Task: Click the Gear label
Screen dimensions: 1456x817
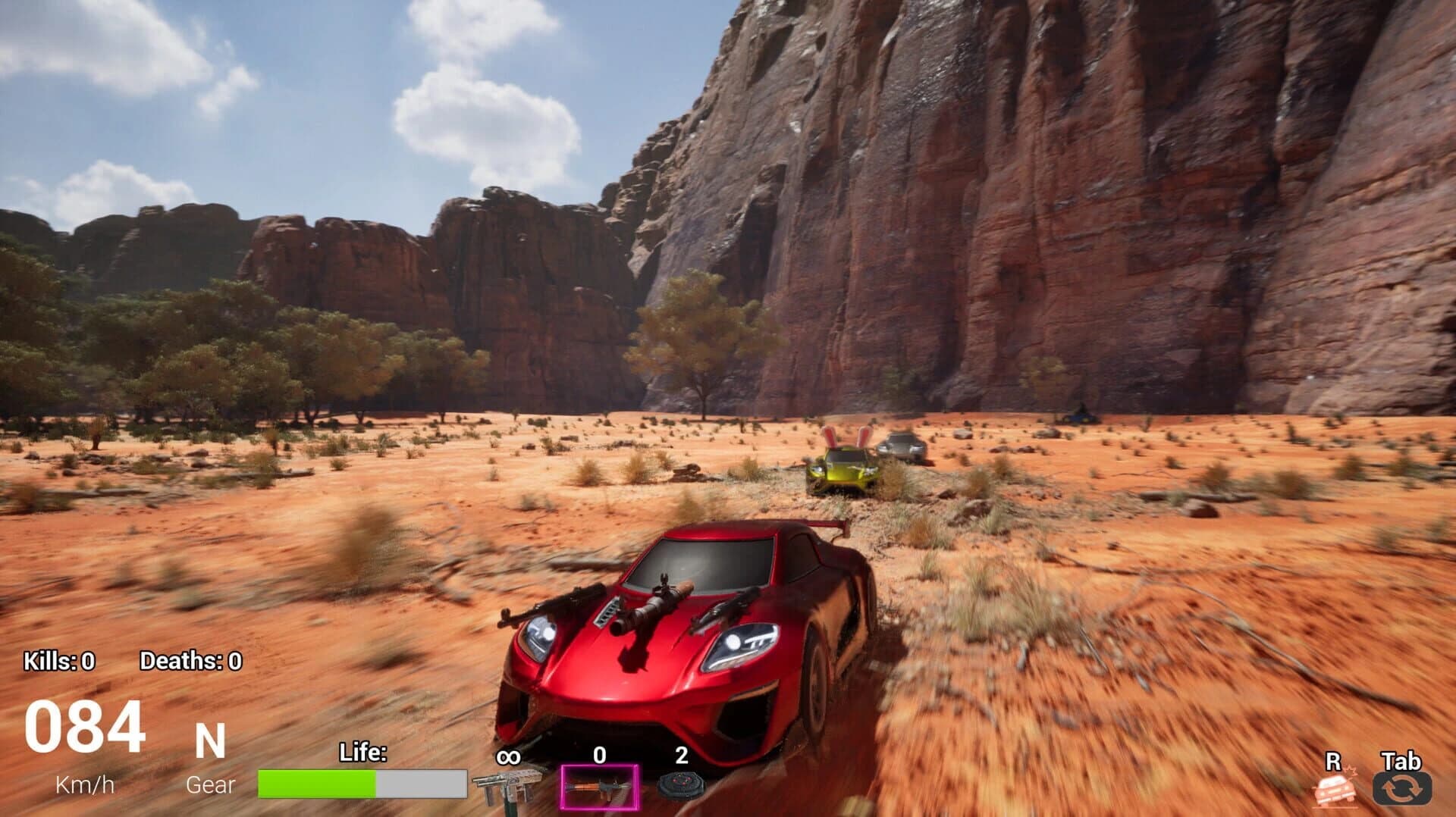Action: pyautogui.click(x=210, y=784)
